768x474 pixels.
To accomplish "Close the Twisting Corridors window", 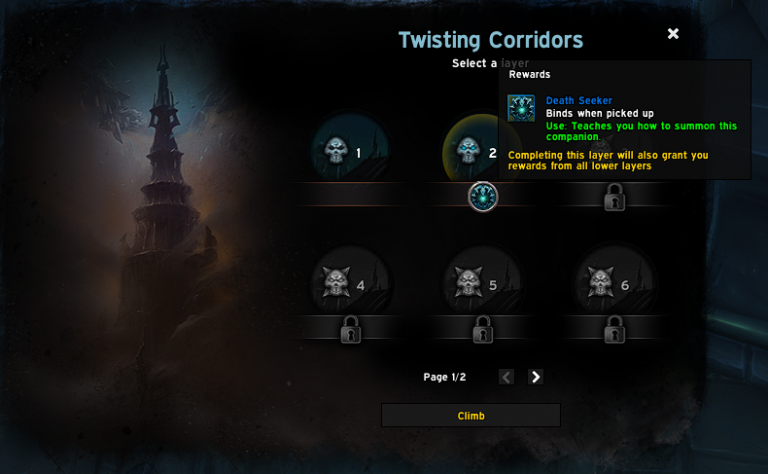I will 673,34.
